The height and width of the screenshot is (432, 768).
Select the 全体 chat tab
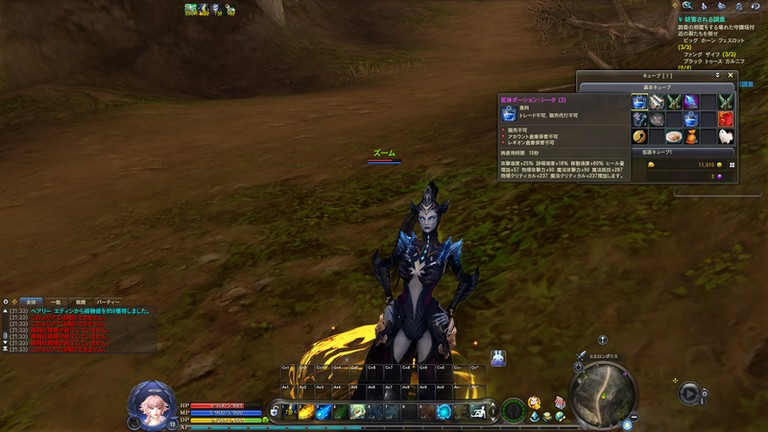point(30,301)
